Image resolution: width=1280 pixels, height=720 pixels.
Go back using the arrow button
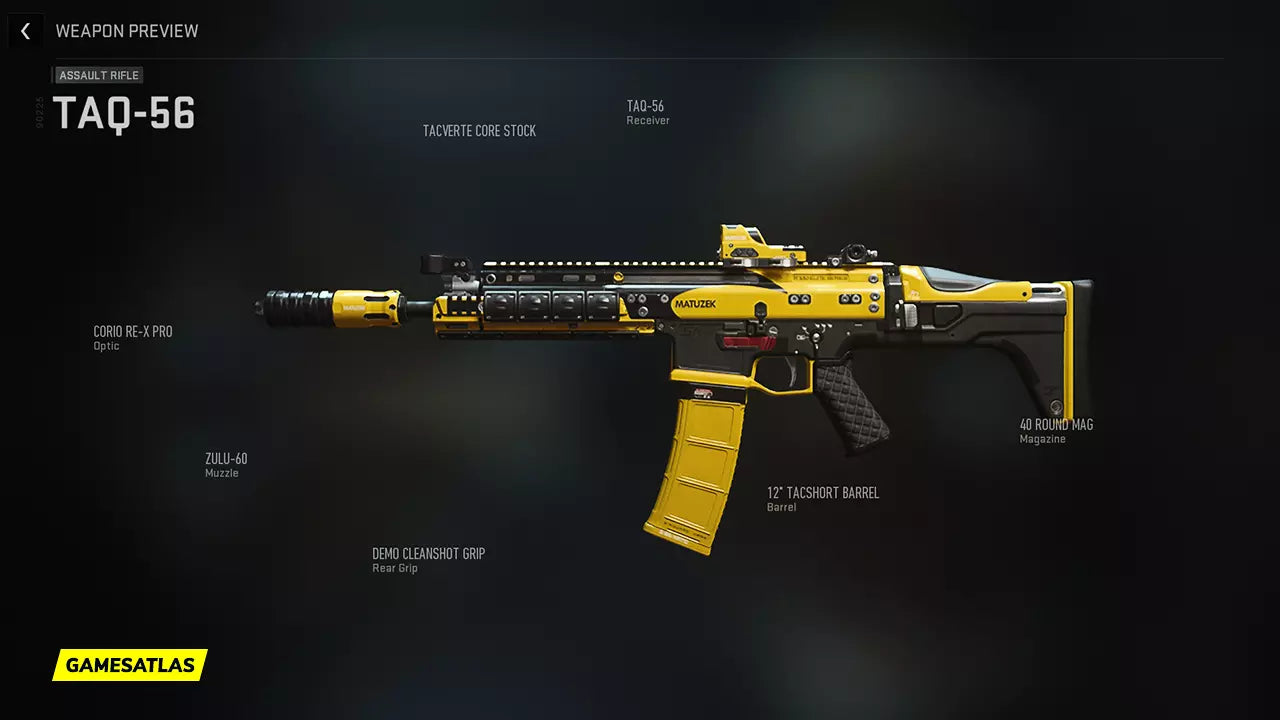25,31
